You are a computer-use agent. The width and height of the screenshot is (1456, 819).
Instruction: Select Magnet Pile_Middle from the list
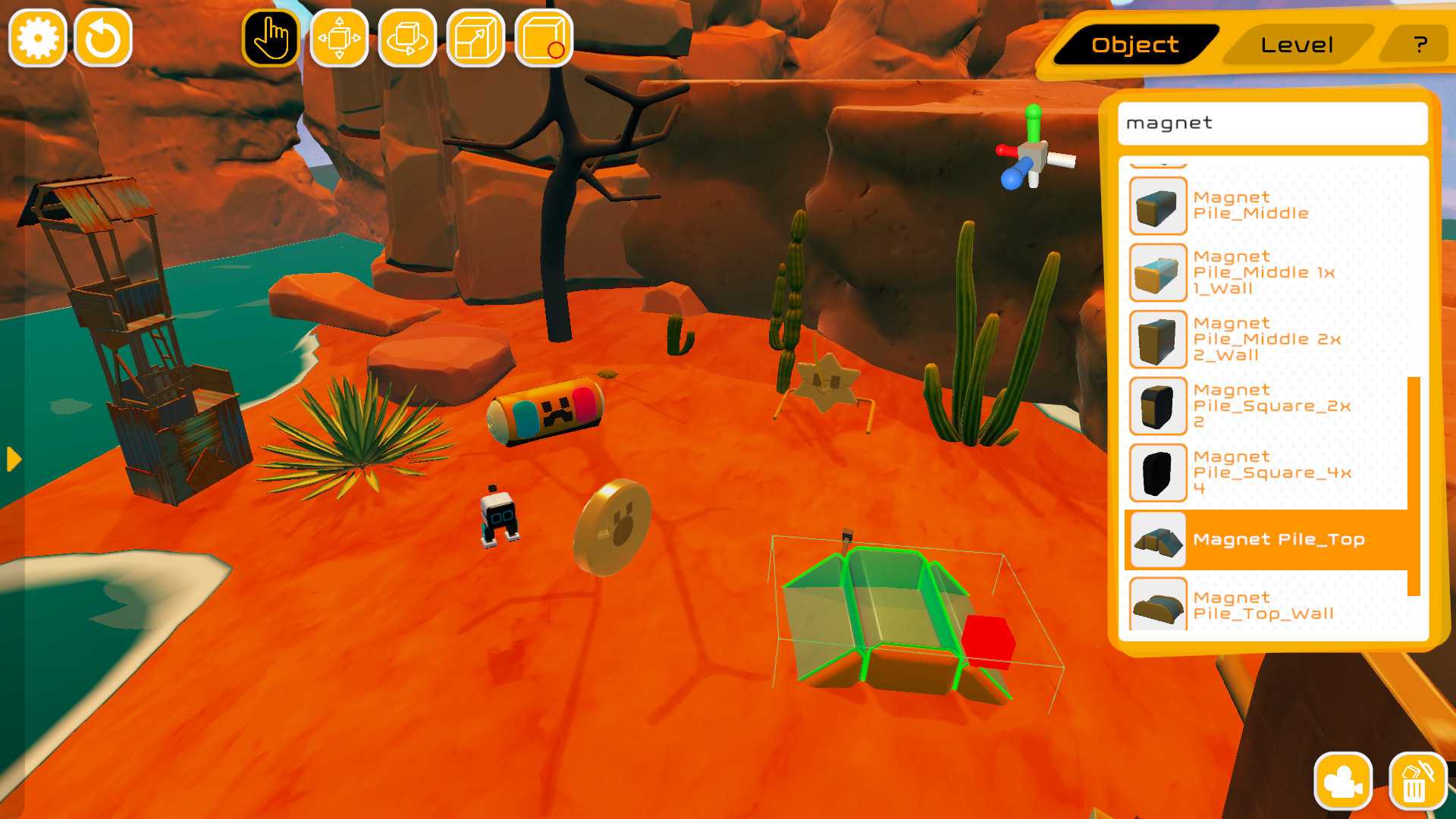1251,205
